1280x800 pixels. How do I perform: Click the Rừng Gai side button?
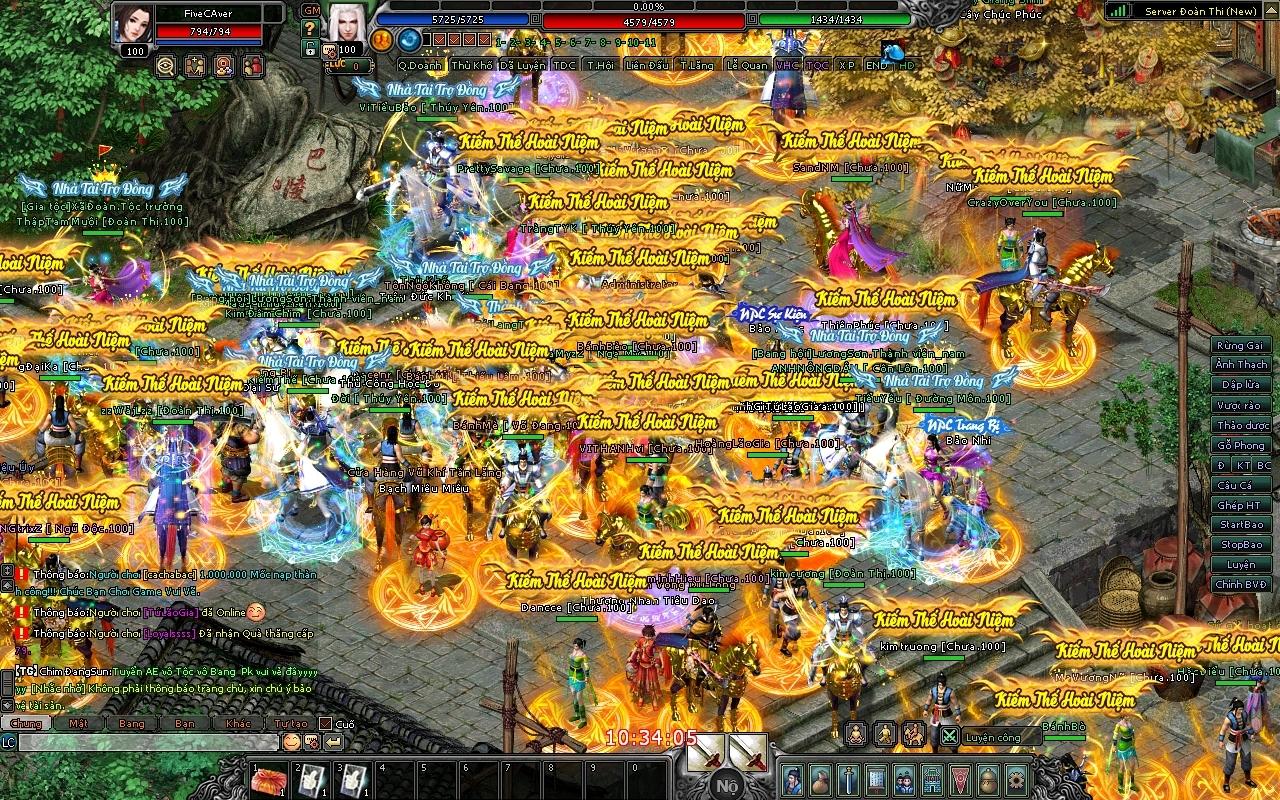(x=1241, y=345)
